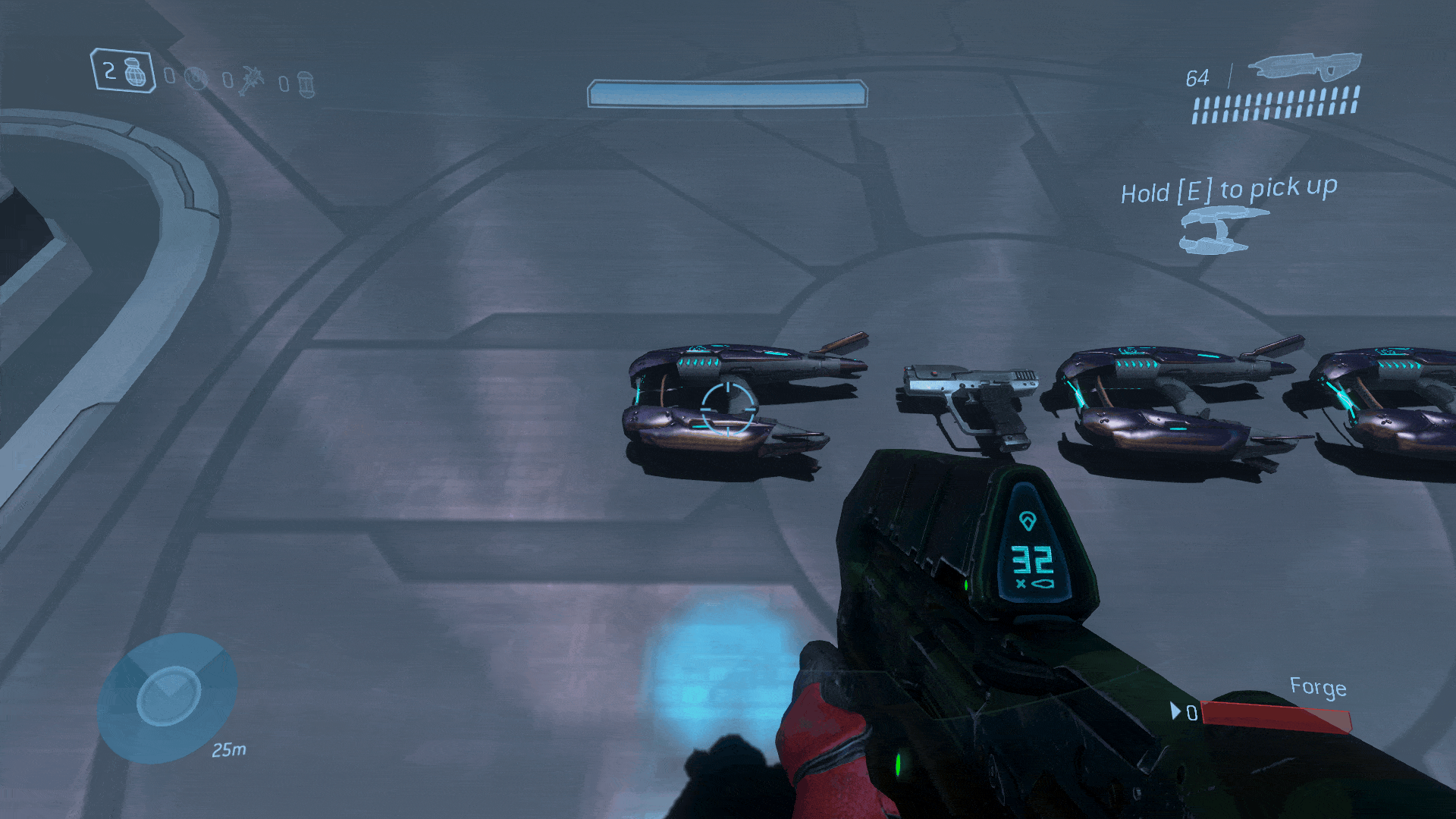The height and width of the screenshot is (819, 1456).
Task: Select the spike grenade icon
Action: [252, 80]
